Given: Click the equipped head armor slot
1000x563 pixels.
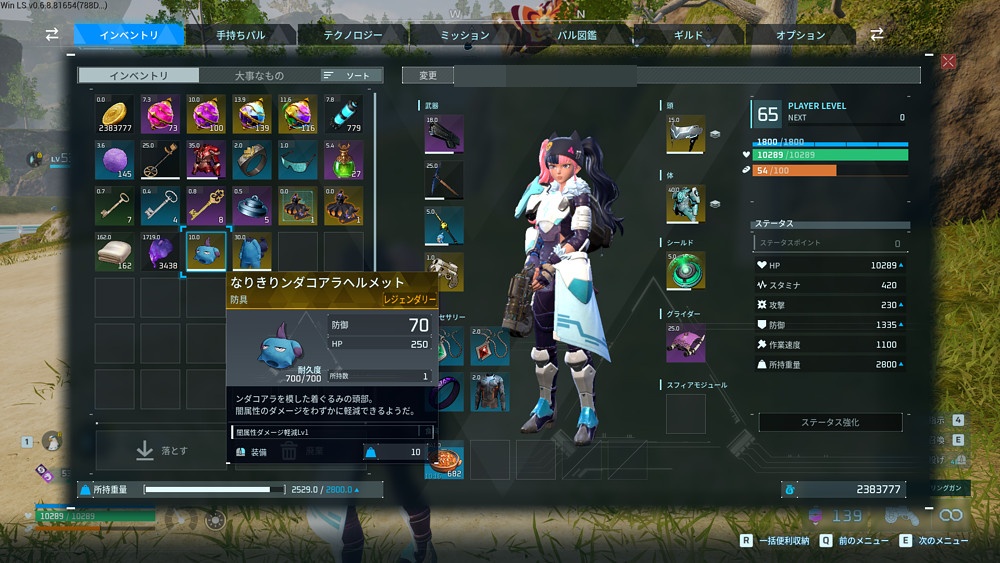Looking at the screenshot, I should pyautogui.click(x=685, y=134).
